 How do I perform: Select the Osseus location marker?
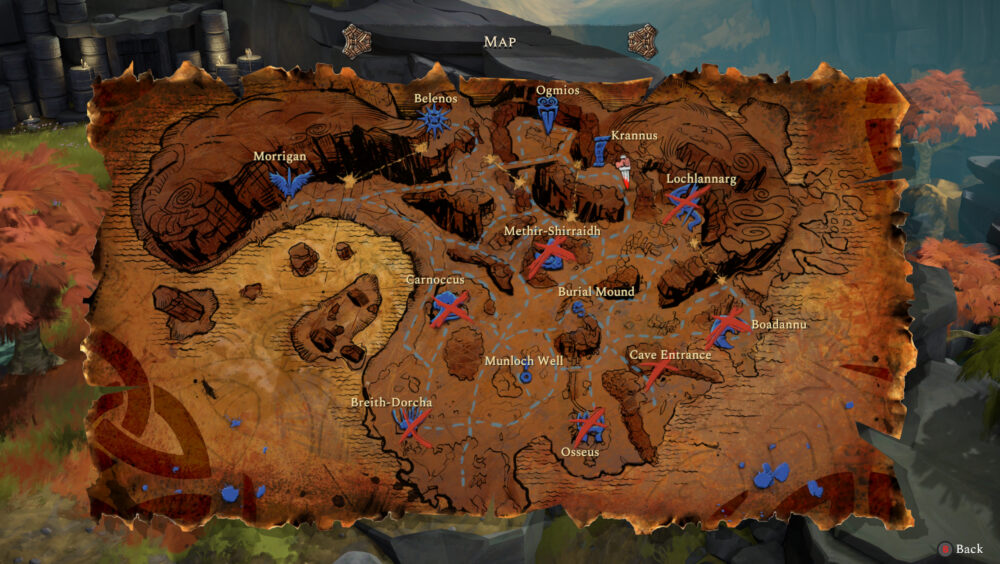(x=589, y=428)
